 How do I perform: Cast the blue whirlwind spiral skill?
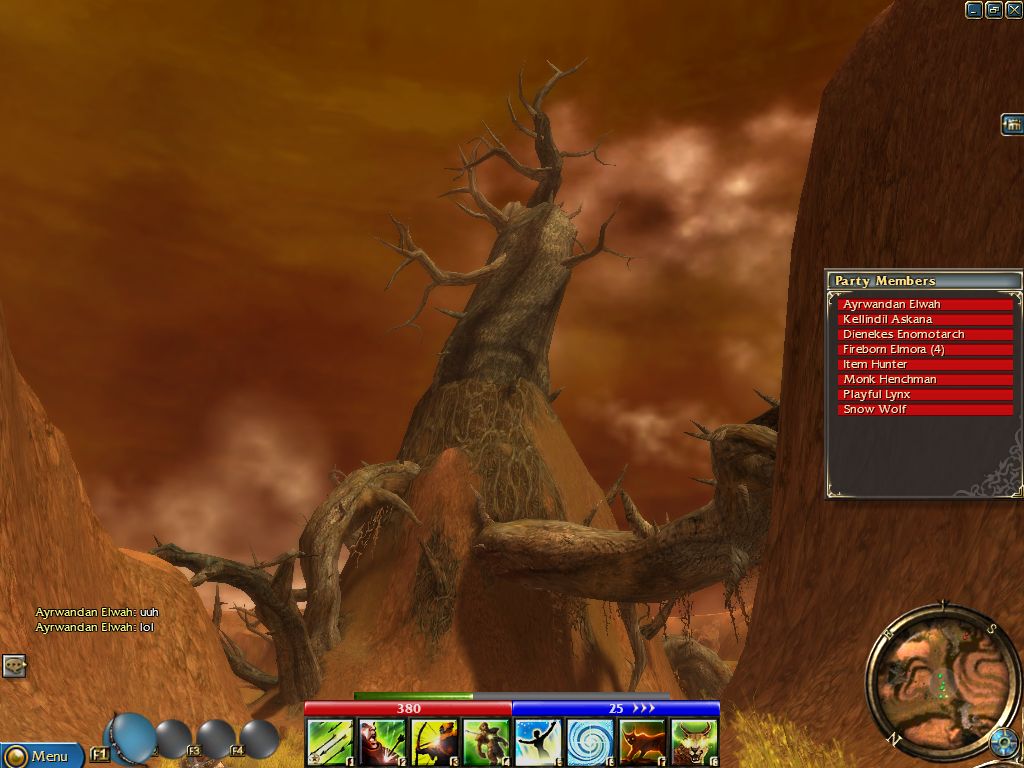[590, 742]
